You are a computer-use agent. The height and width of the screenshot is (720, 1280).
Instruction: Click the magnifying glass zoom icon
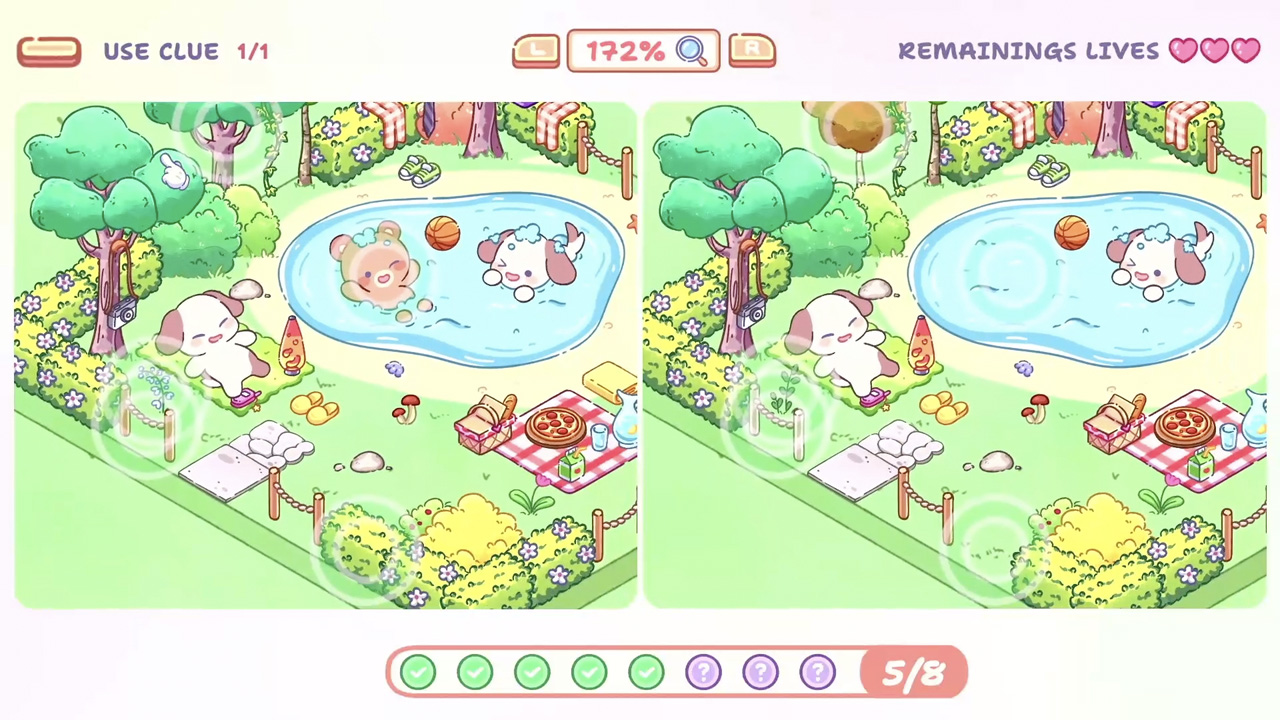(693, 51)
